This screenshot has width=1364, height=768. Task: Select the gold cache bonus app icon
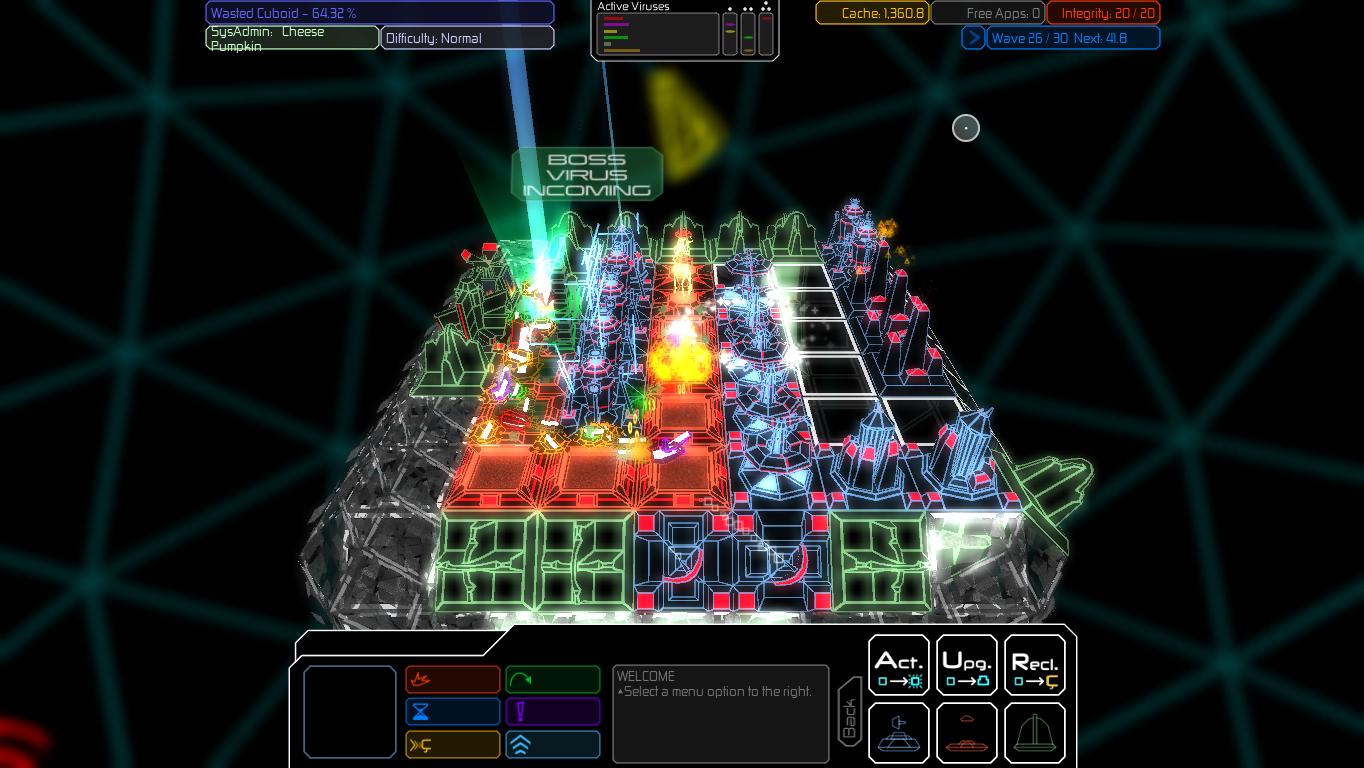click(x=452, y=744)
